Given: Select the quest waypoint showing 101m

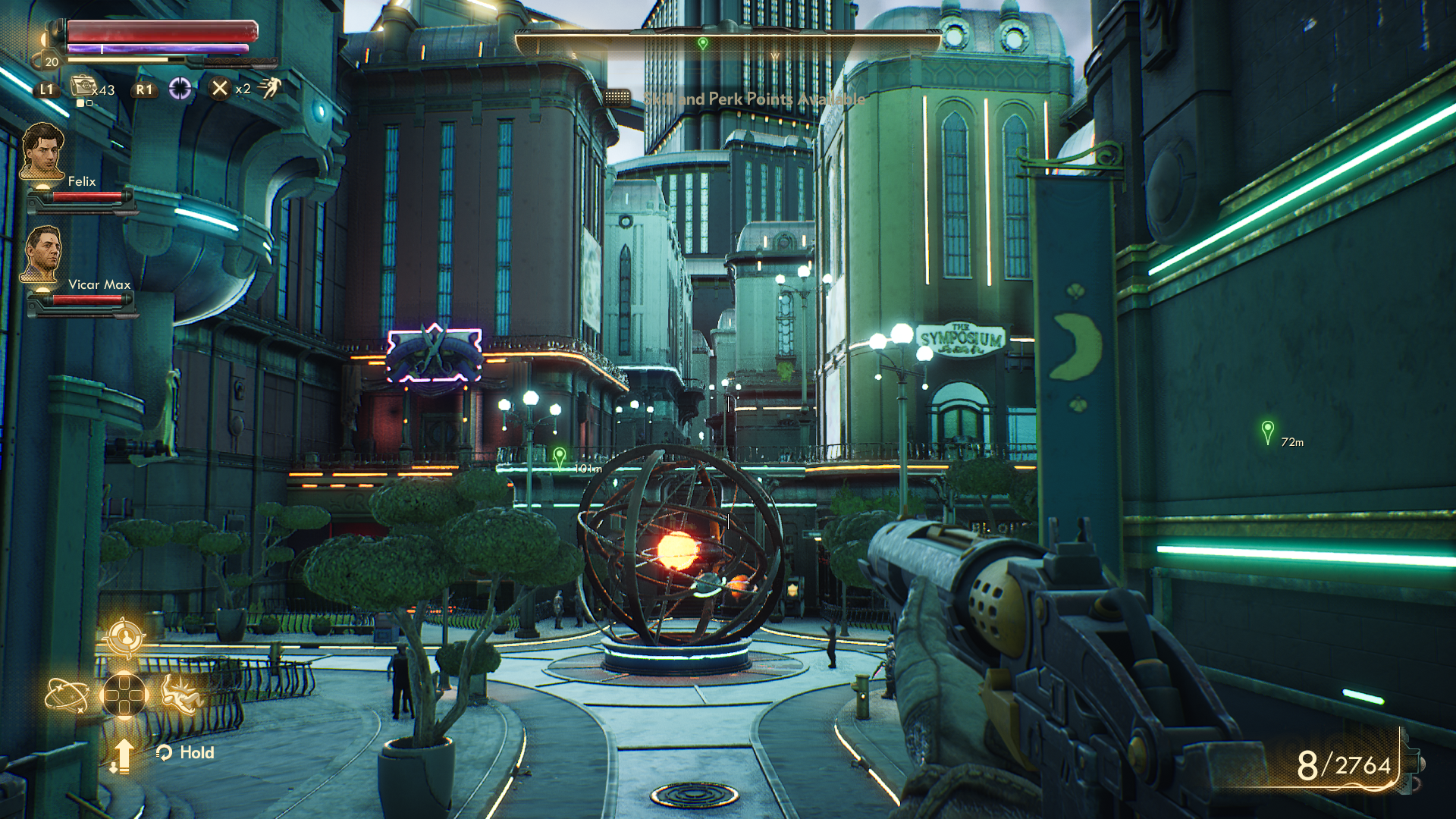Looking at the screenshot, I should pos(560,457).
